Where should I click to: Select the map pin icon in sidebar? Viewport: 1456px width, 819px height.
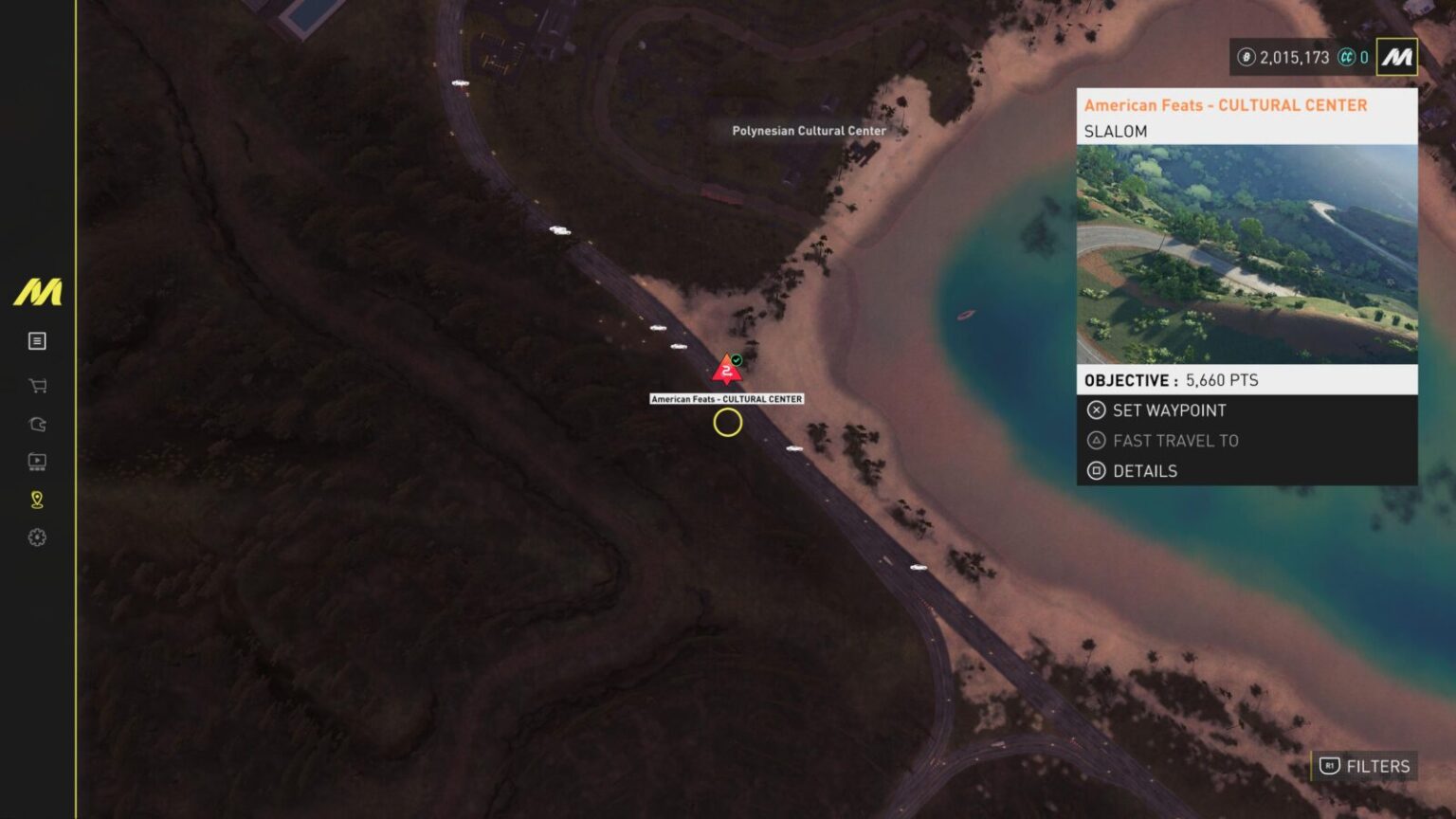[x=38, y=500]
